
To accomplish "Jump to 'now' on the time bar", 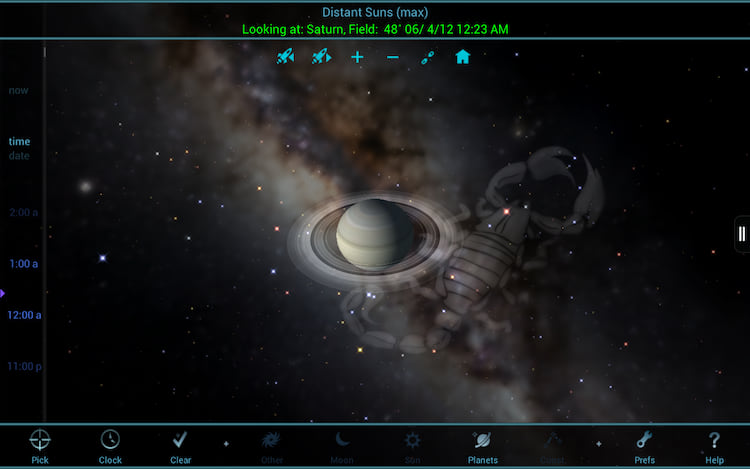I will tap(19, 91).
